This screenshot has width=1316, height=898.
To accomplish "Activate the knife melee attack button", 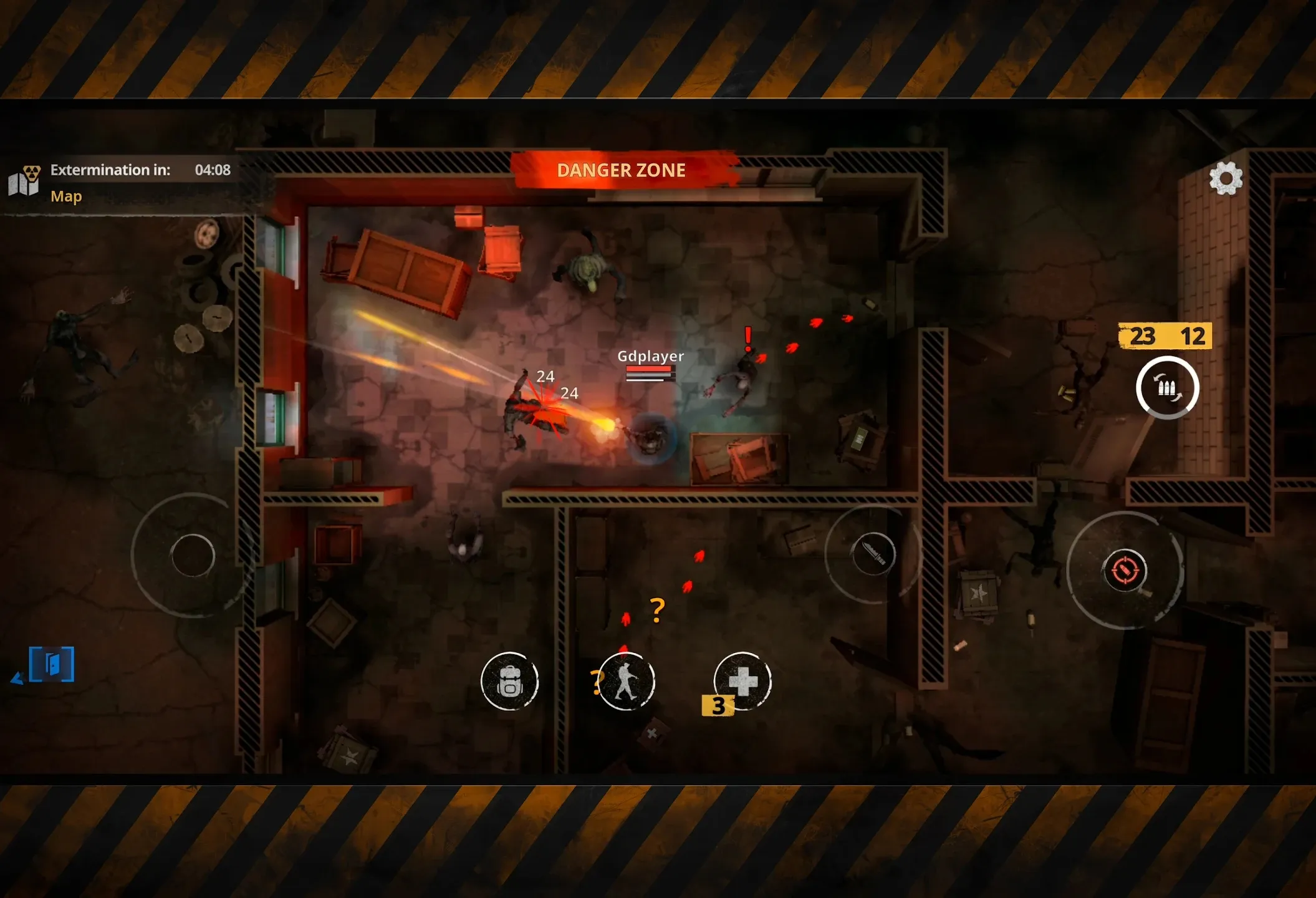I will (873, 554).
